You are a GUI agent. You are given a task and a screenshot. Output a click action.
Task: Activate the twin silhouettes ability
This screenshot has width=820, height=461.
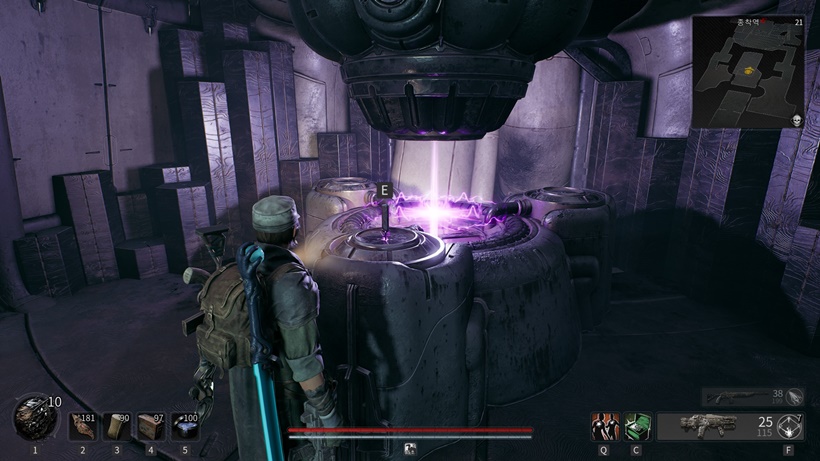605,427
